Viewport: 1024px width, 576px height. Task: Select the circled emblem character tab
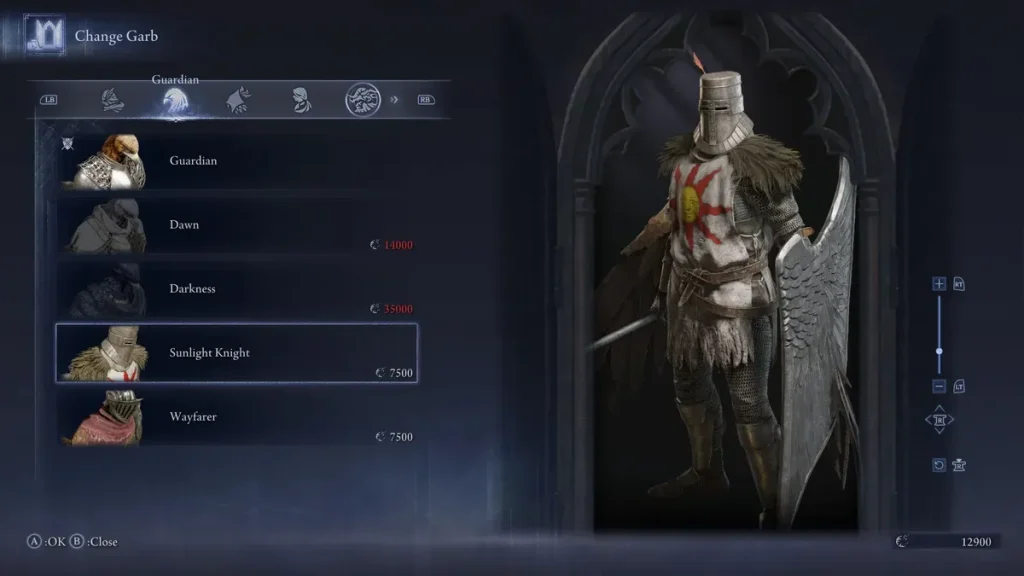[x=362, y=100]
